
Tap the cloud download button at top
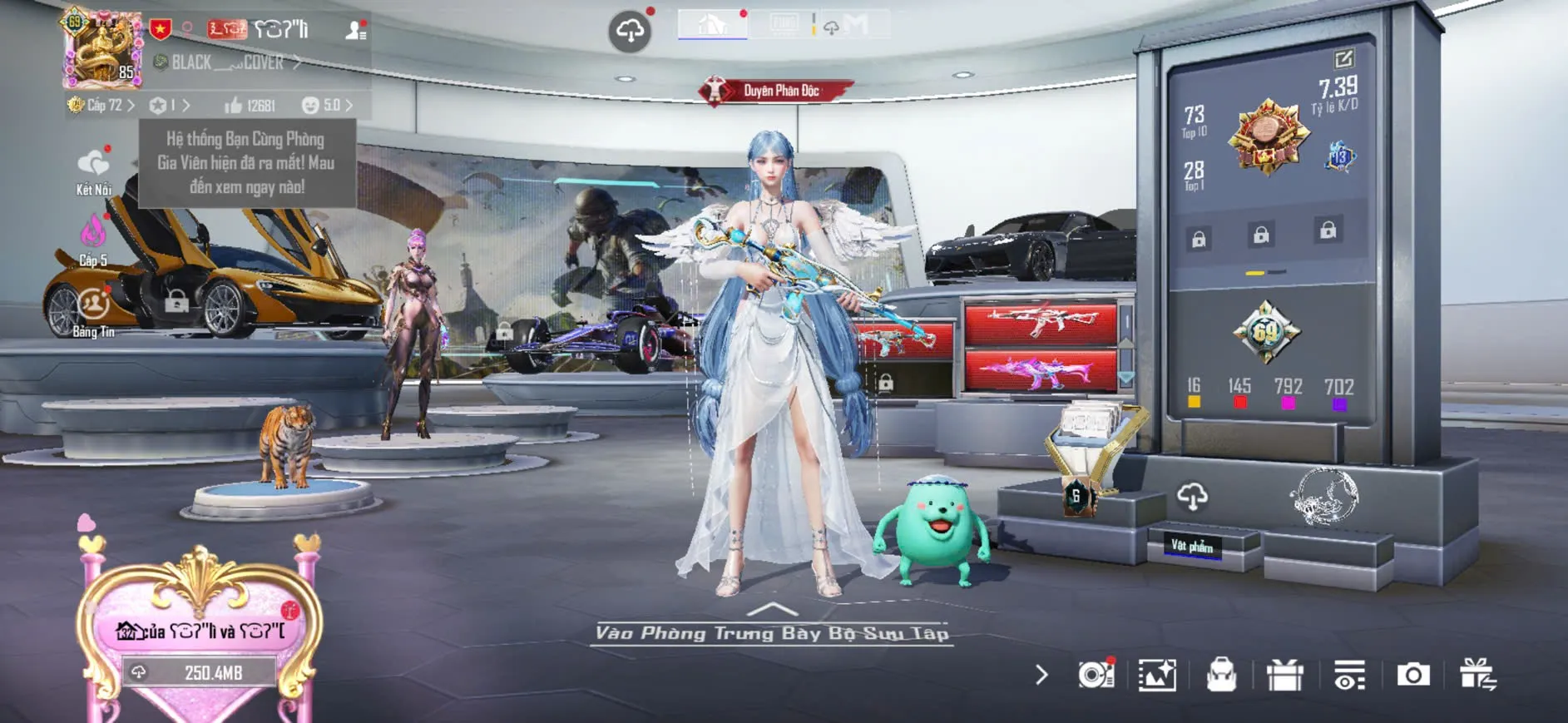(630, 32)
